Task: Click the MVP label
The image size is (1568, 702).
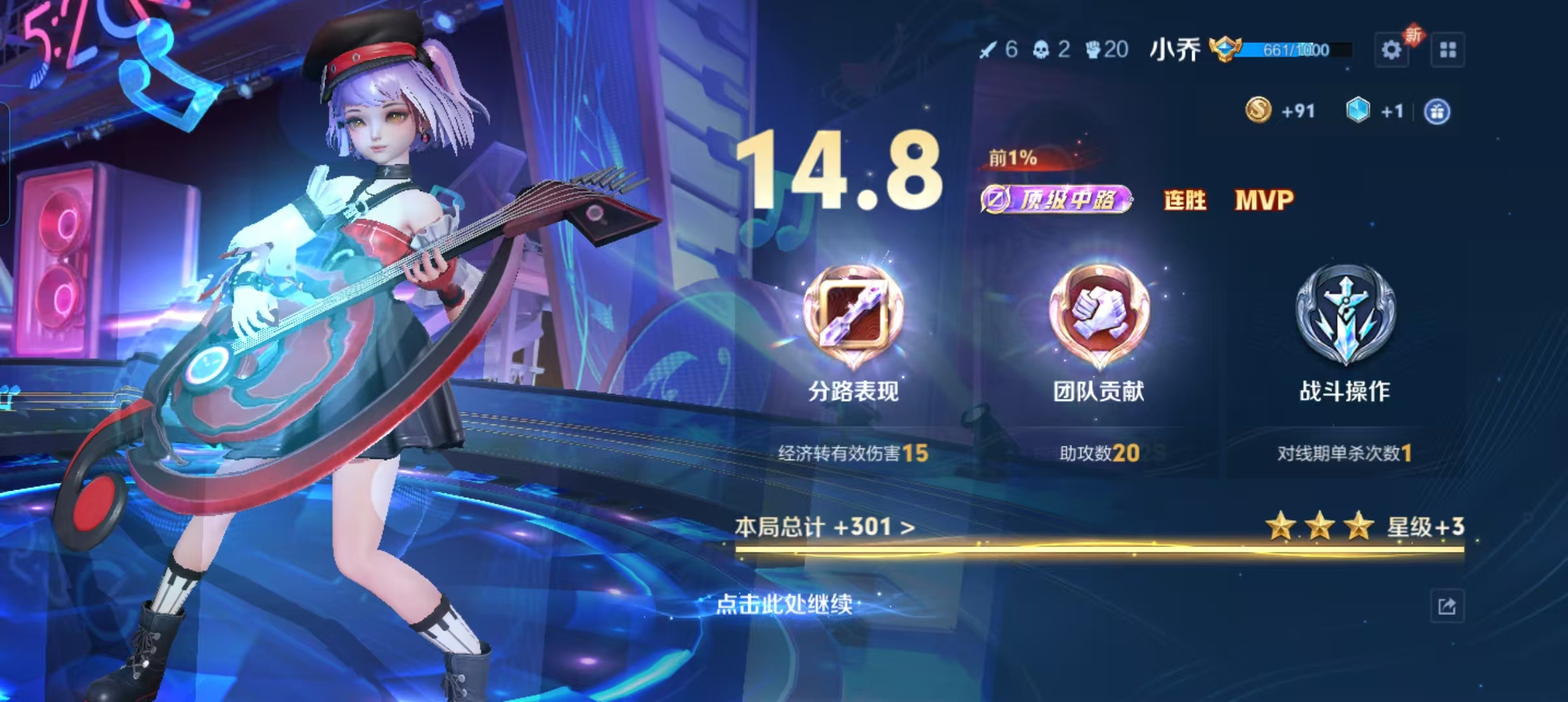Action: [1264, 200]
